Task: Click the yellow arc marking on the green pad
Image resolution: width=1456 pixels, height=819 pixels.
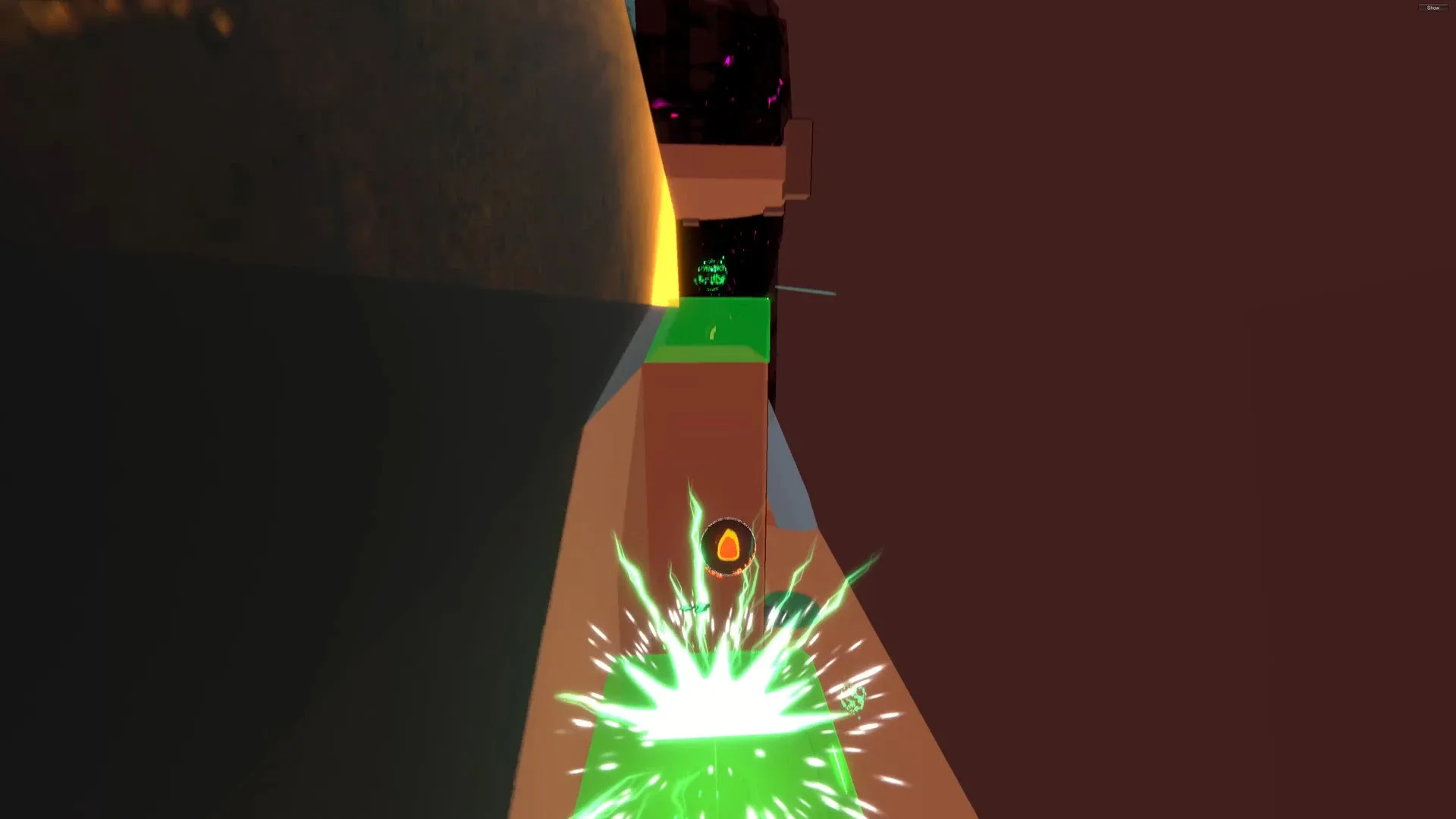Action: click(713, 334)
